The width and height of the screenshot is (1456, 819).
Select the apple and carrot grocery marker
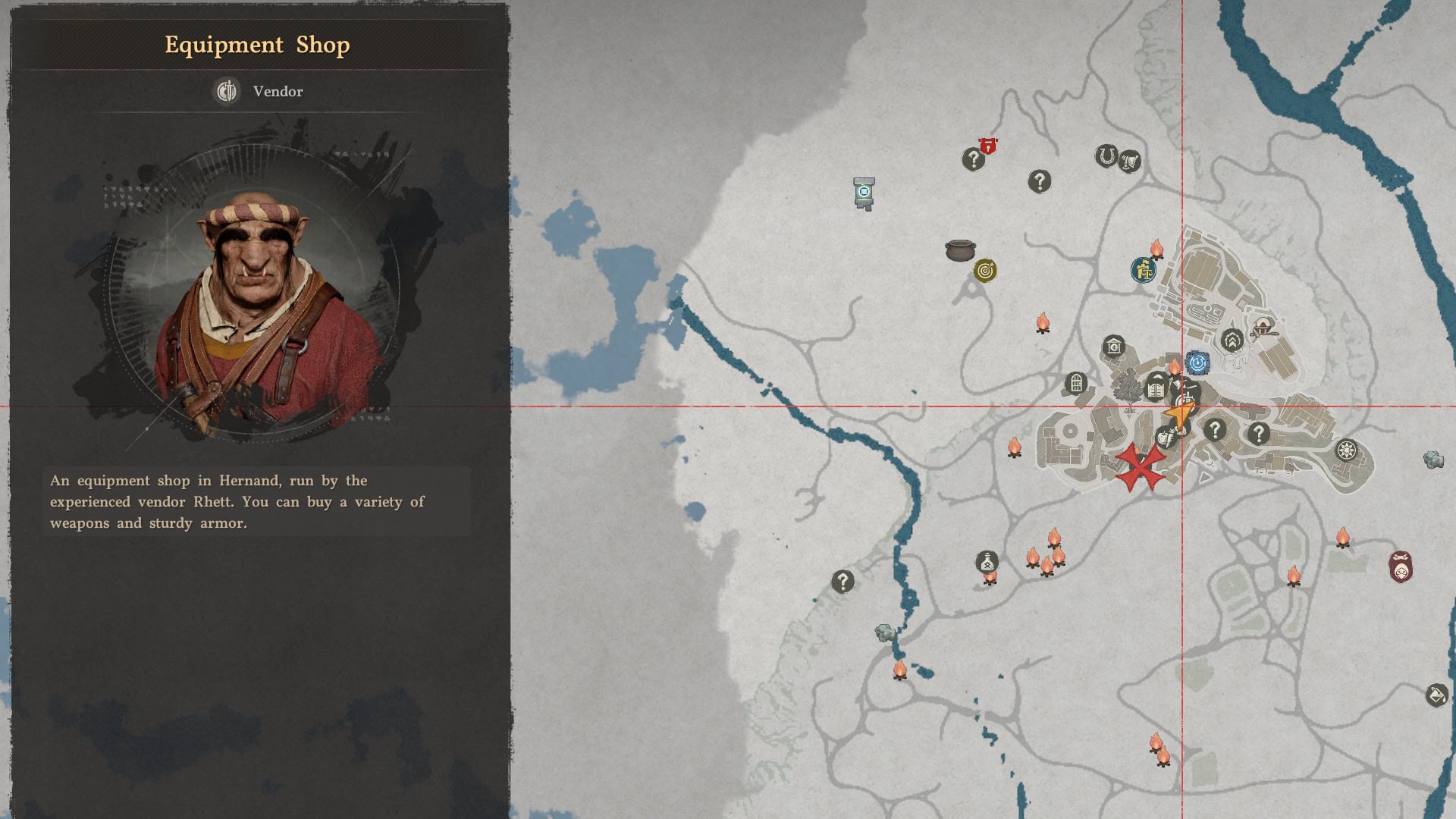[x=1166, y=437]
